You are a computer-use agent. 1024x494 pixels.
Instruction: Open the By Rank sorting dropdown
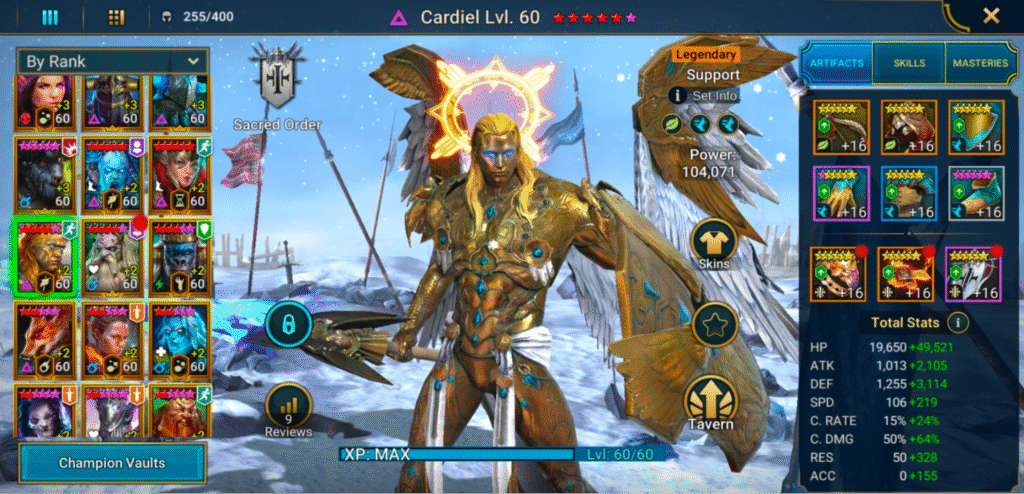pos(112,61)
